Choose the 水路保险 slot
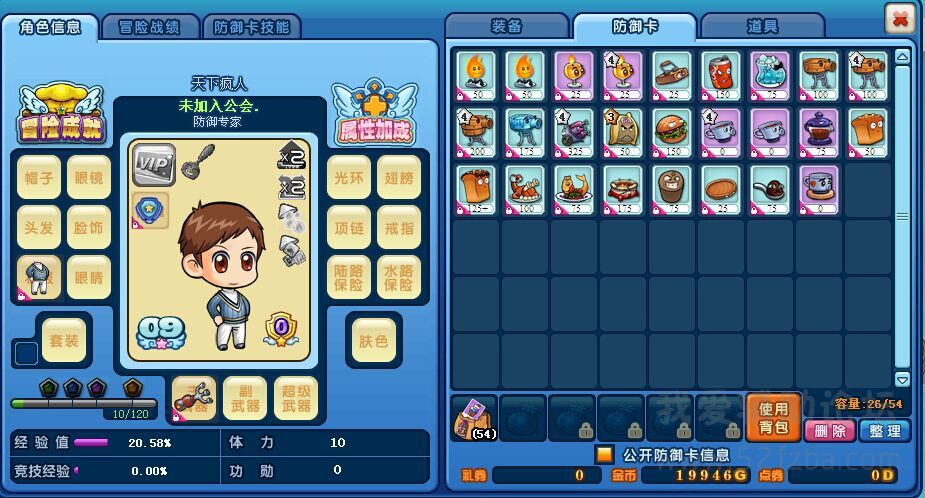The height and width of the screenshot is (498, 925). click(x=399, y=277)
